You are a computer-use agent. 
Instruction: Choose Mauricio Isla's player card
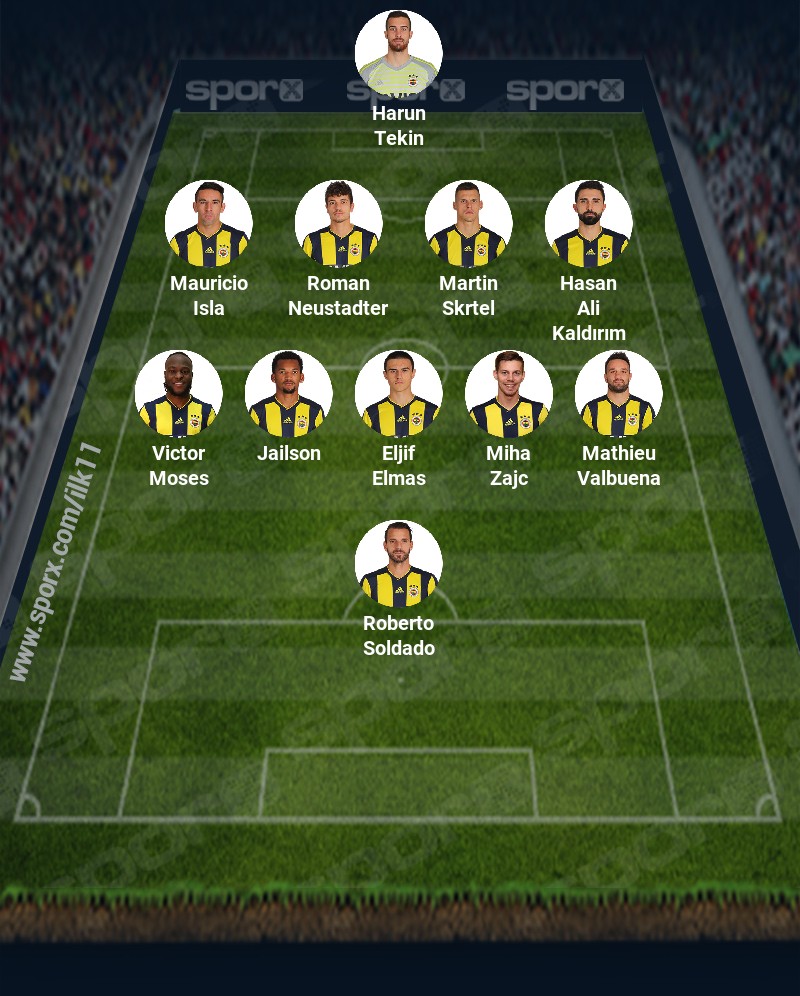208,224
